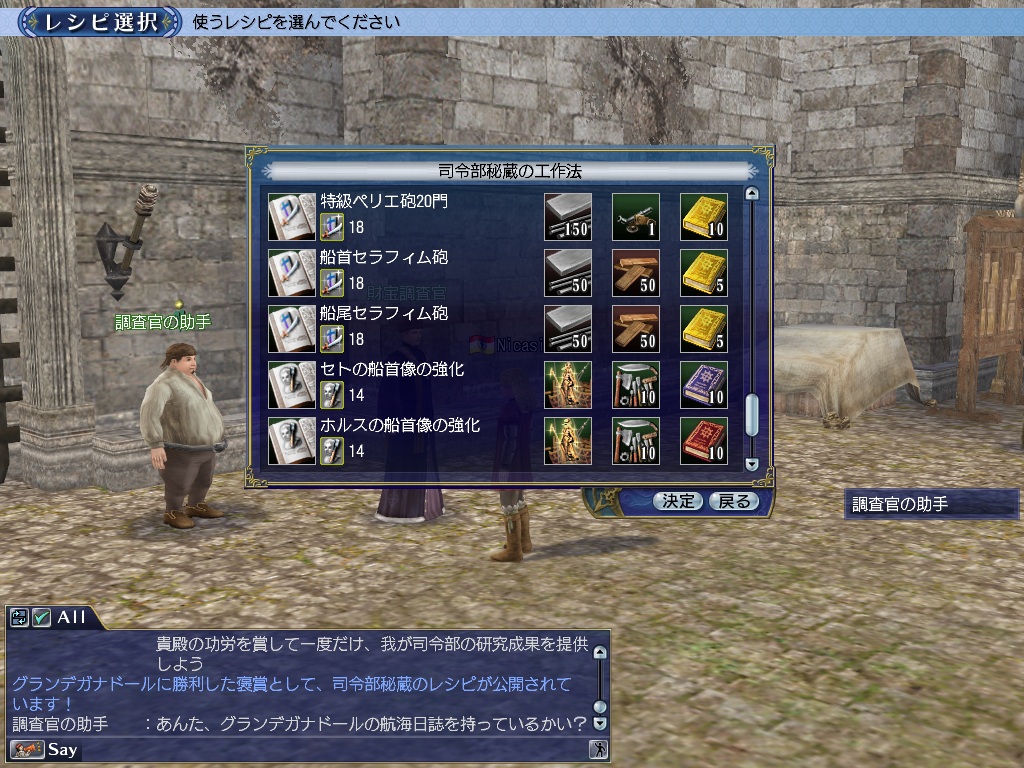Image resolution: width=1024 pixels, height=768 pixels.
Task: Toggle the green checkmark chat filter
Action: (41, 618)
